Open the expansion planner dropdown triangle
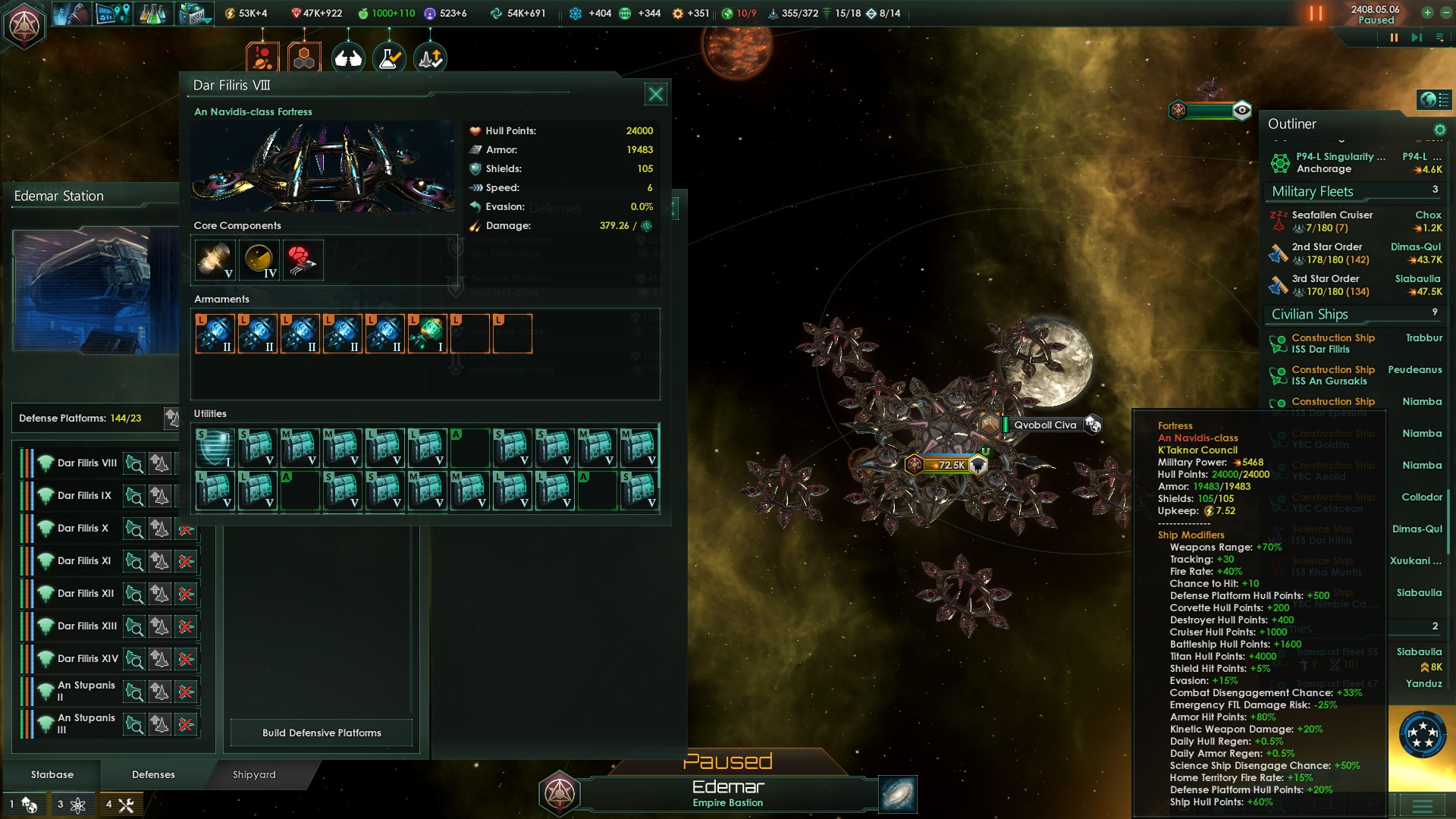The height and width of the screenshot is (819, 1456). (207, 21)
